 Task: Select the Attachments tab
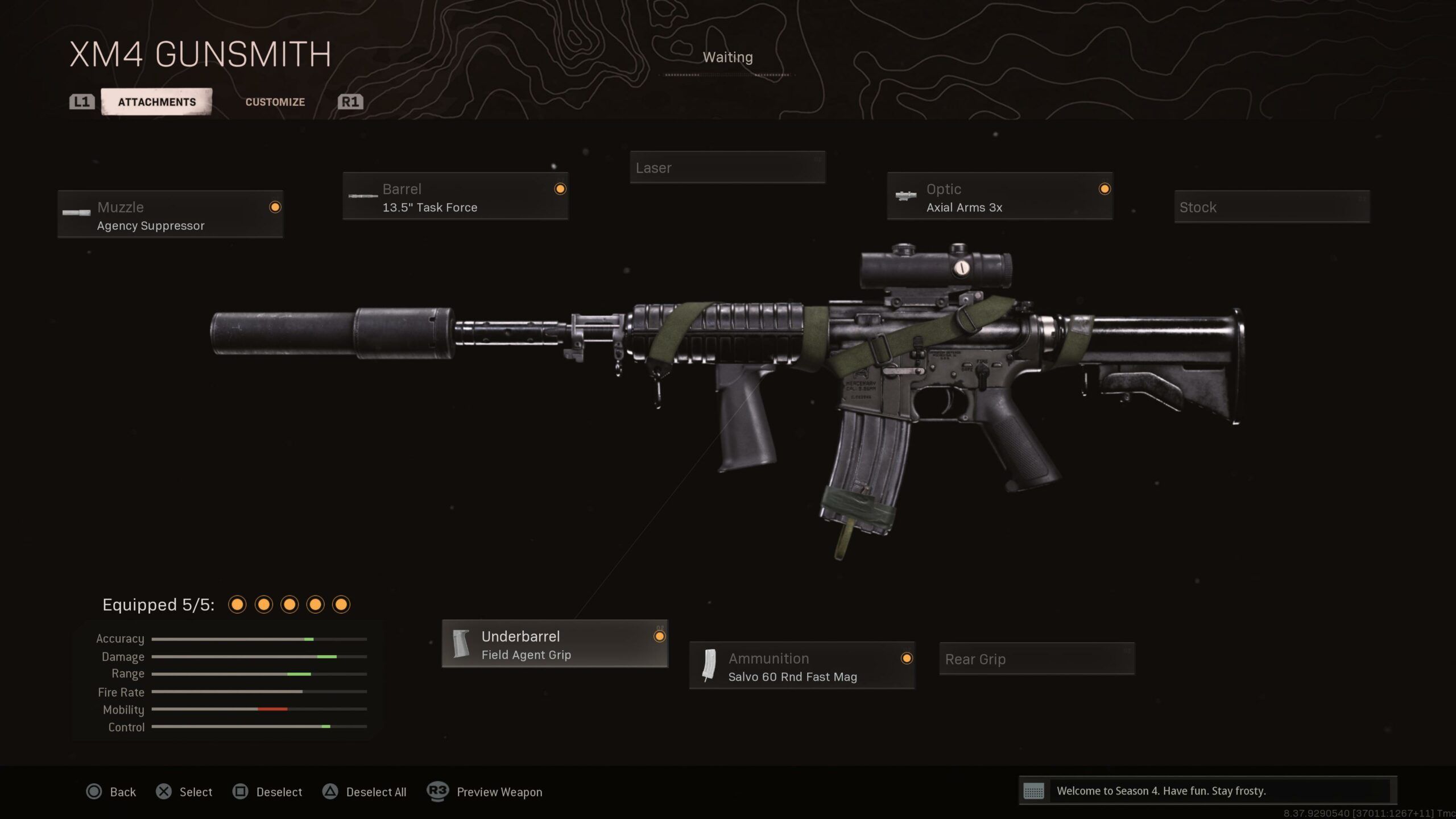(156, 102)
